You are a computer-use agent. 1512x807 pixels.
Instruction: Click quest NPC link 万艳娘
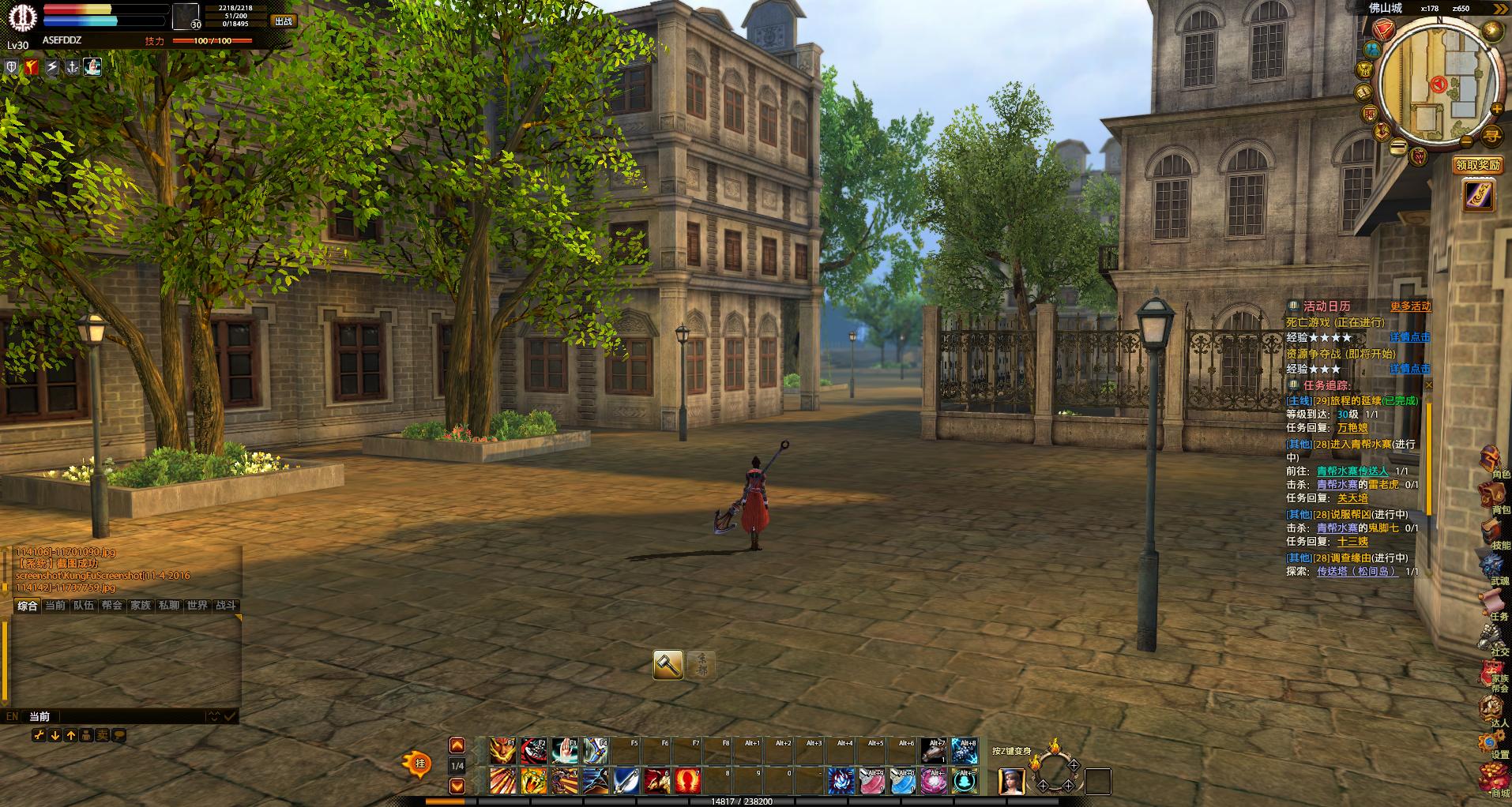click(x=1352, y=428)
